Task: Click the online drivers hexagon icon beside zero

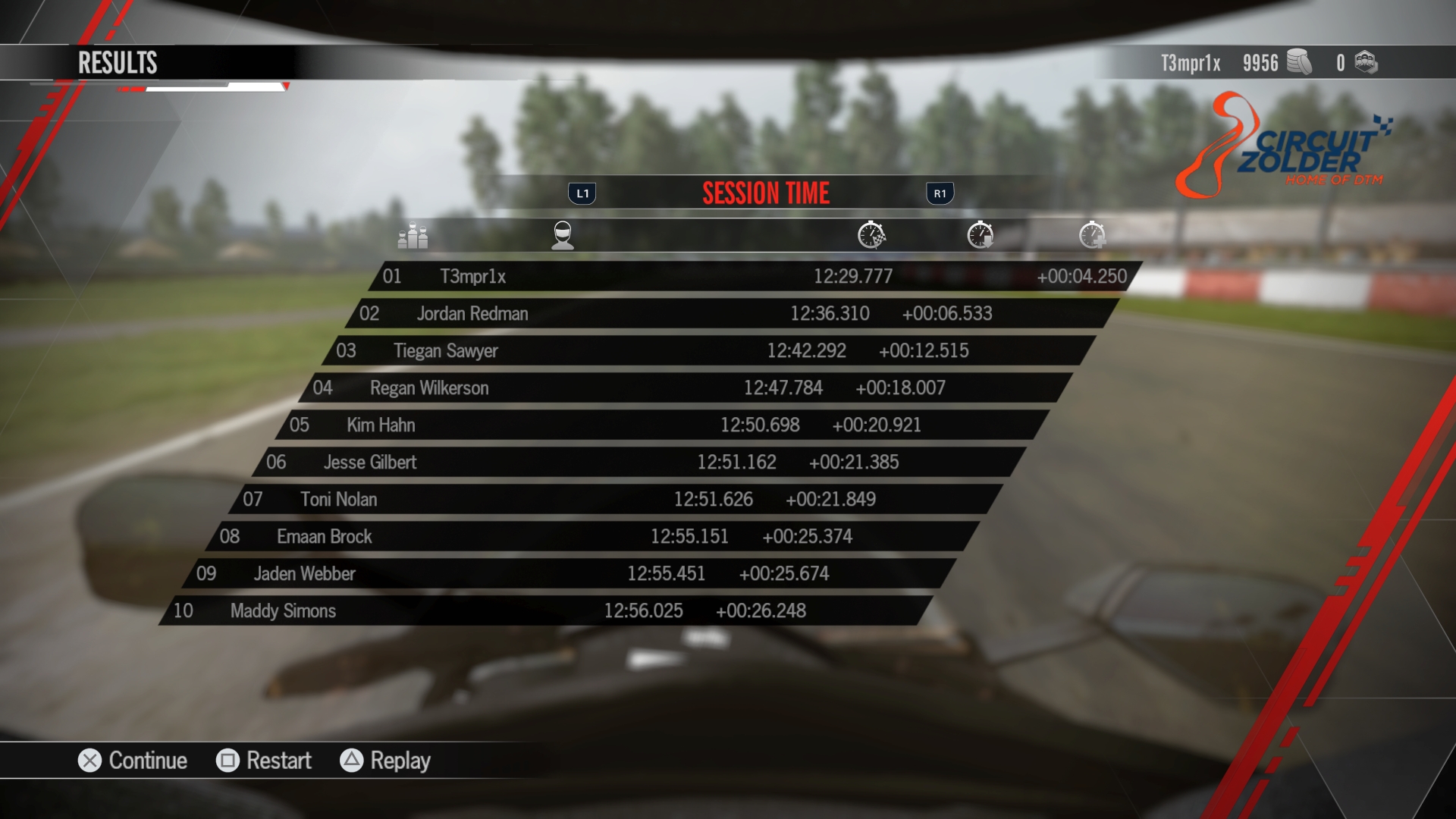Action: coord(1367,64)
